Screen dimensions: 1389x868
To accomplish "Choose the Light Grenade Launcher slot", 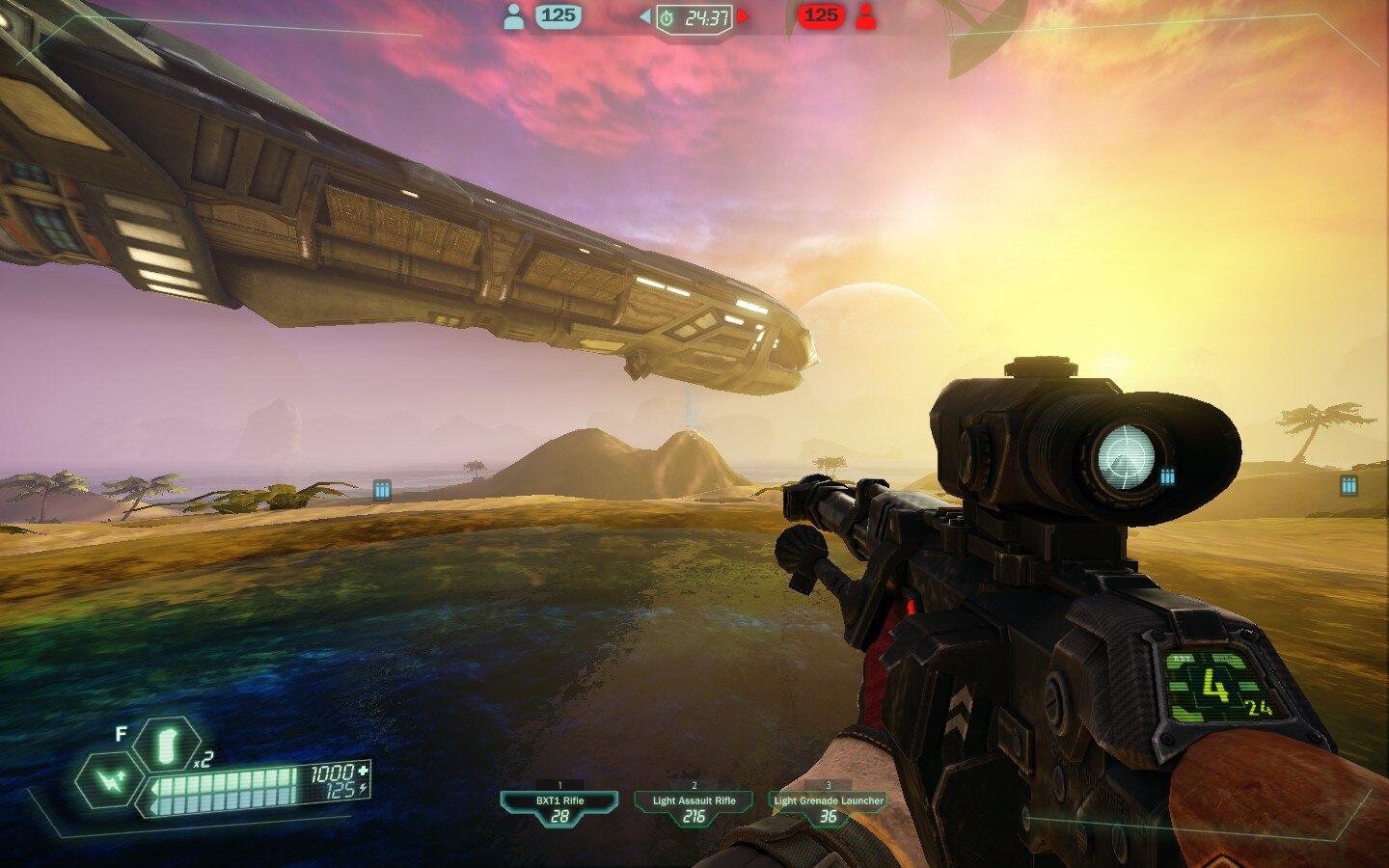I will (828, 807).
